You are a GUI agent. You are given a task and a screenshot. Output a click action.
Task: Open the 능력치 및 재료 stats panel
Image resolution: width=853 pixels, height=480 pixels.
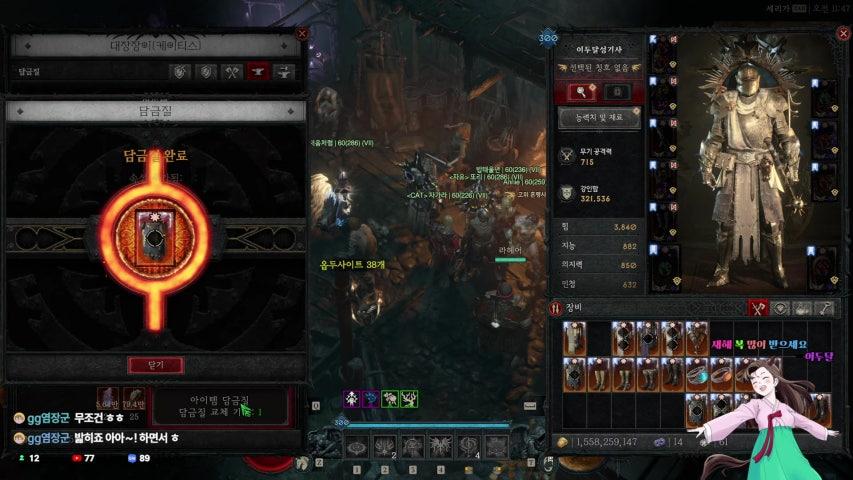tap(598, 117)
